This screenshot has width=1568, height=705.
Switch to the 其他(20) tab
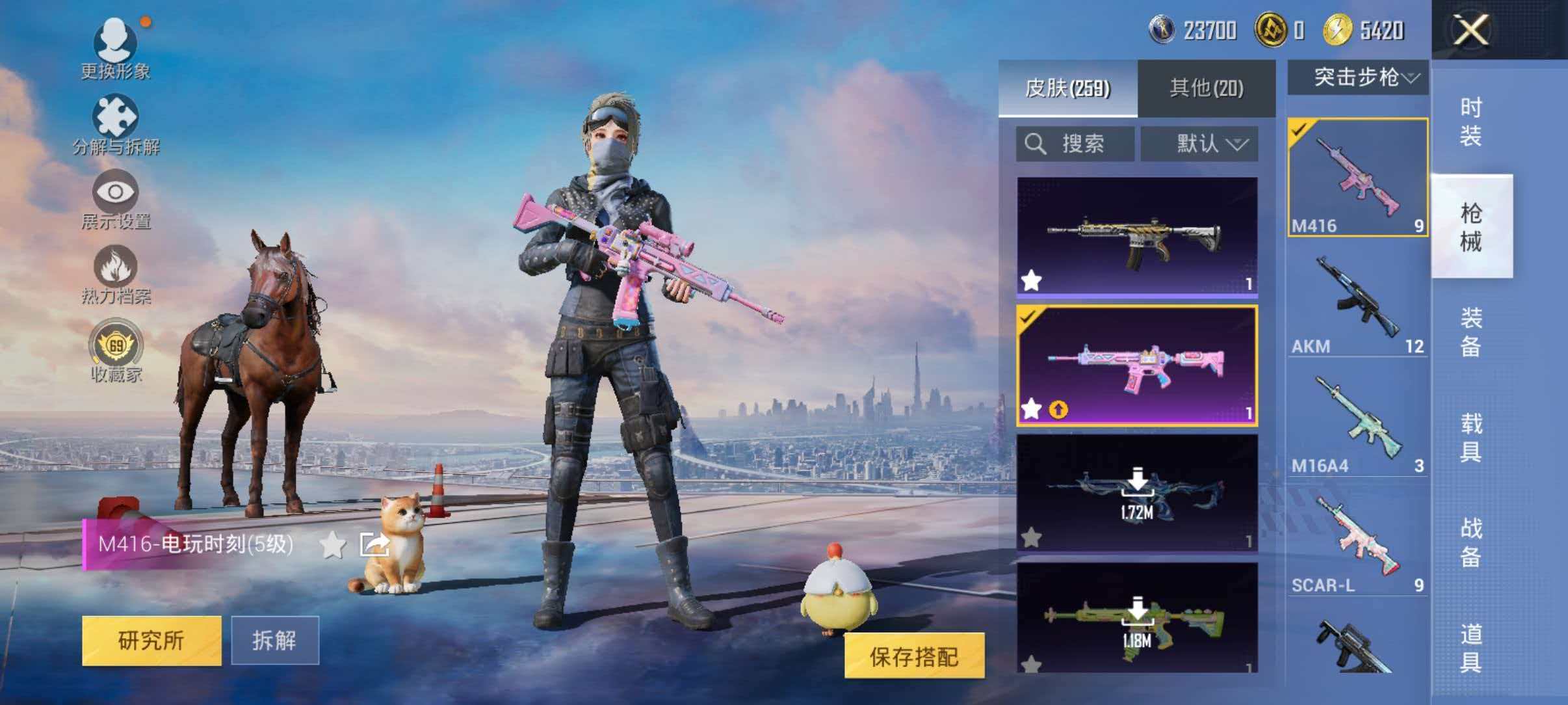point(1206,86)
